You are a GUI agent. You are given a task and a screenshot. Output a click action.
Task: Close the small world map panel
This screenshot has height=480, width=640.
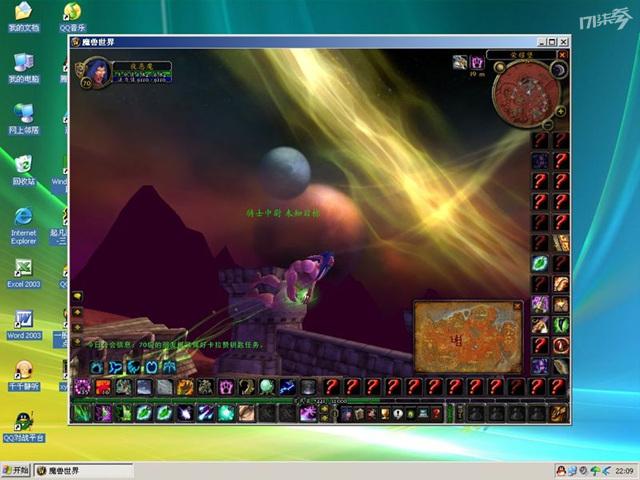[x=518, y=305]
